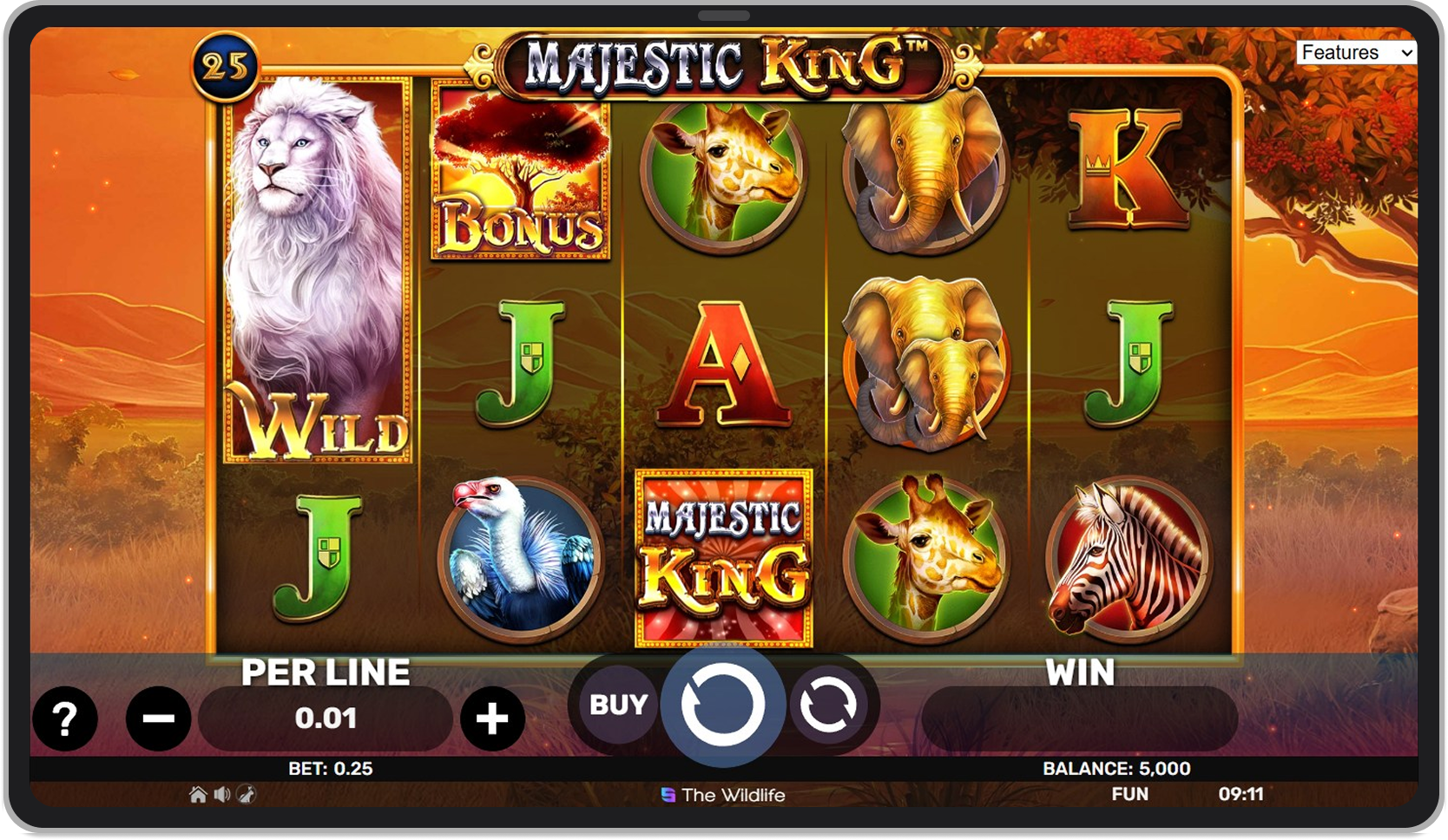
Task: Click the Spin button
Action: pyautogui.click(x=723, y=705)
